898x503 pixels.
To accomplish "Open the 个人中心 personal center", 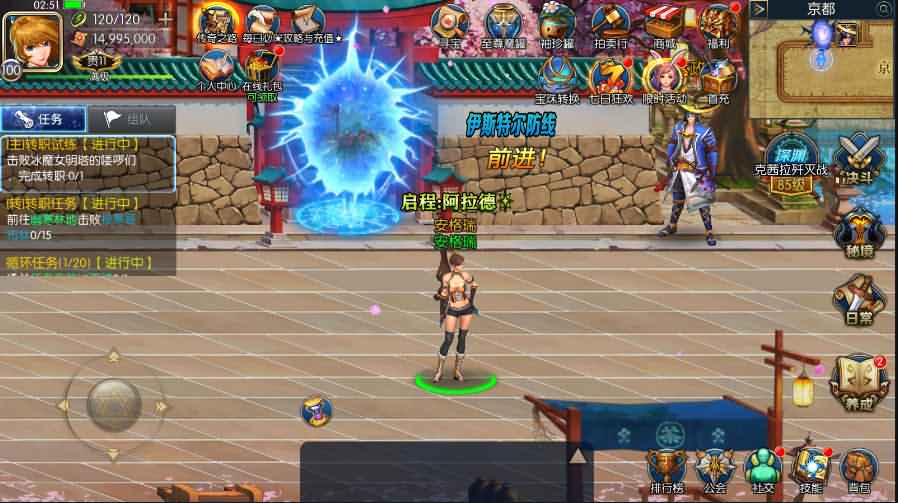I will click(216, 69).
